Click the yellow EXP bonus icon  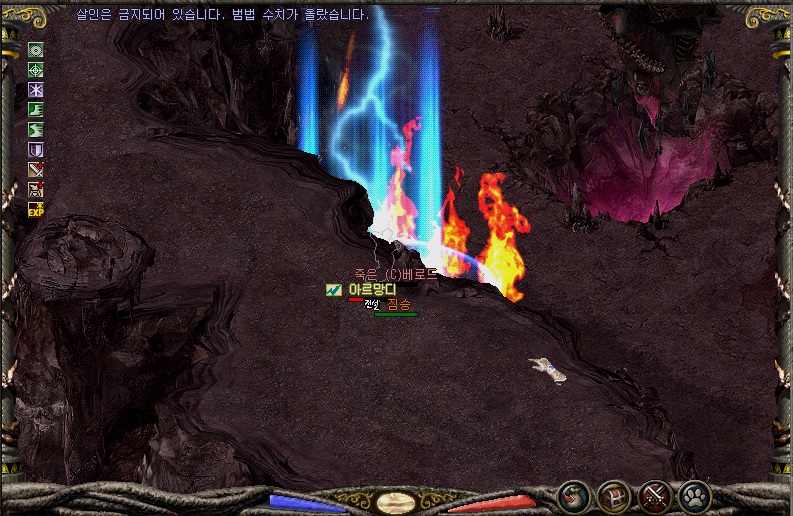pyautogui.click(x=36, y=210)
